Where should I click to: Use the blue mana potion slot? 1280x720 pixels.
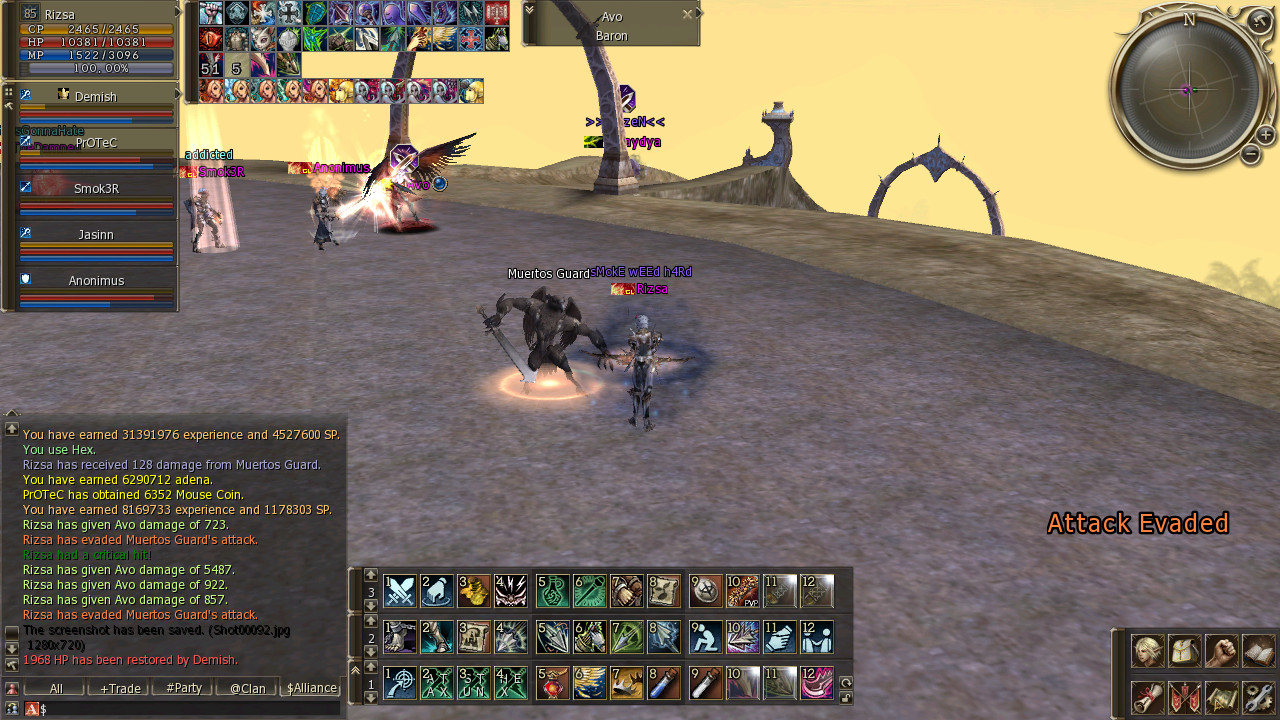coord(664,683)
